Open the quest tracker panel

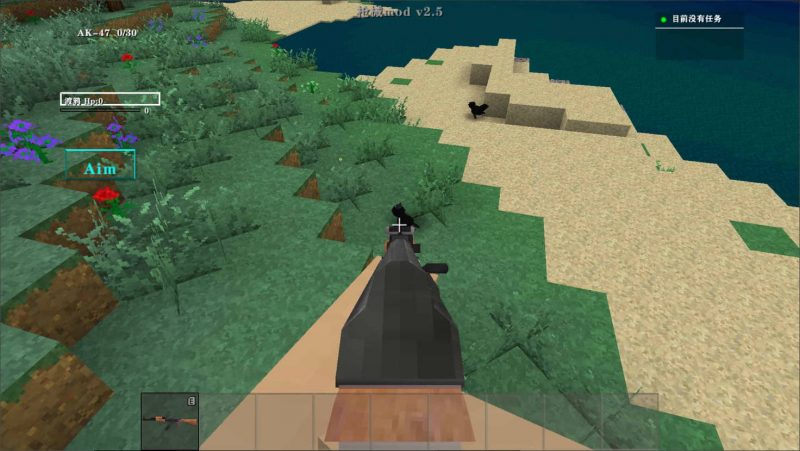[x=699, y=19]
